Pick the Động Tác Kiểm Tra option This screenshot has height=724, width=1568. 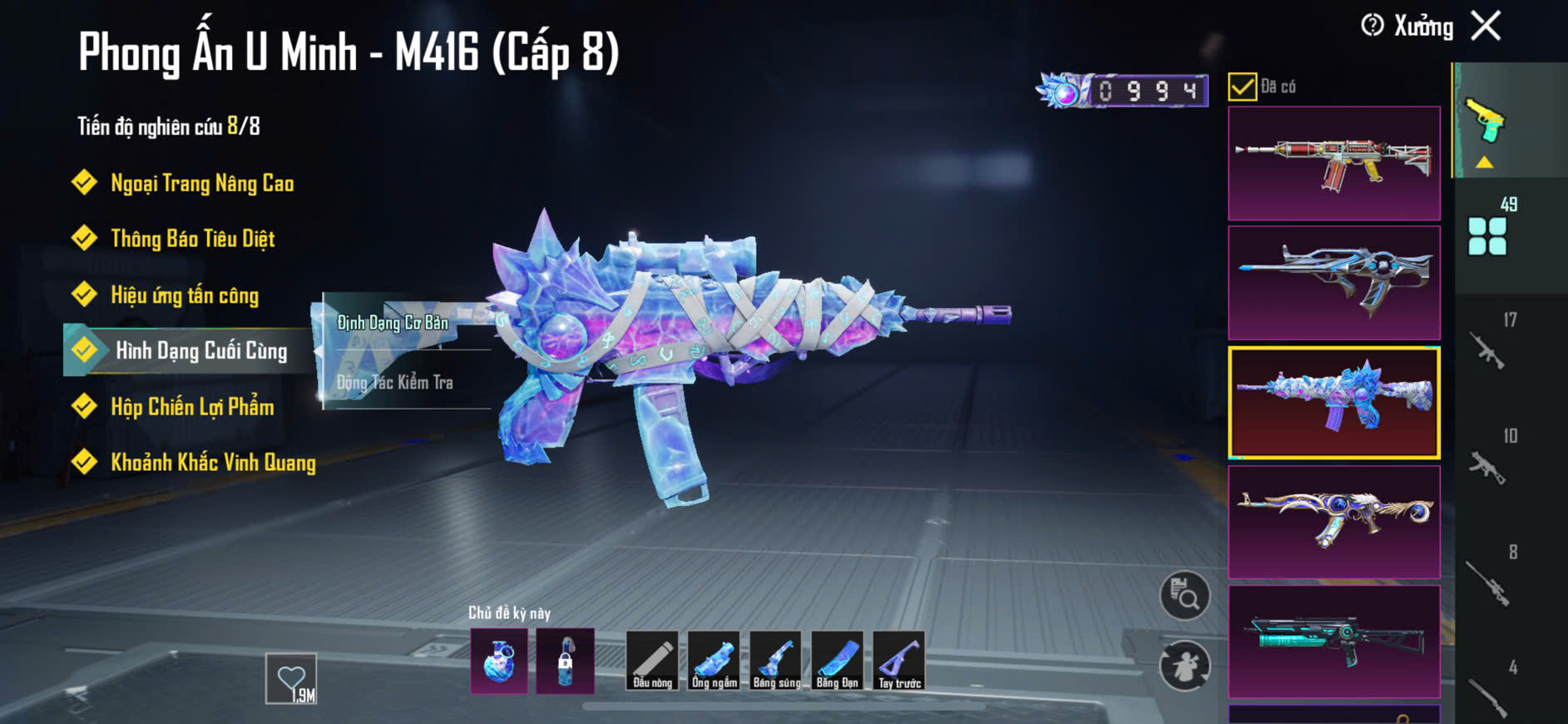click(x=395, y=383)
